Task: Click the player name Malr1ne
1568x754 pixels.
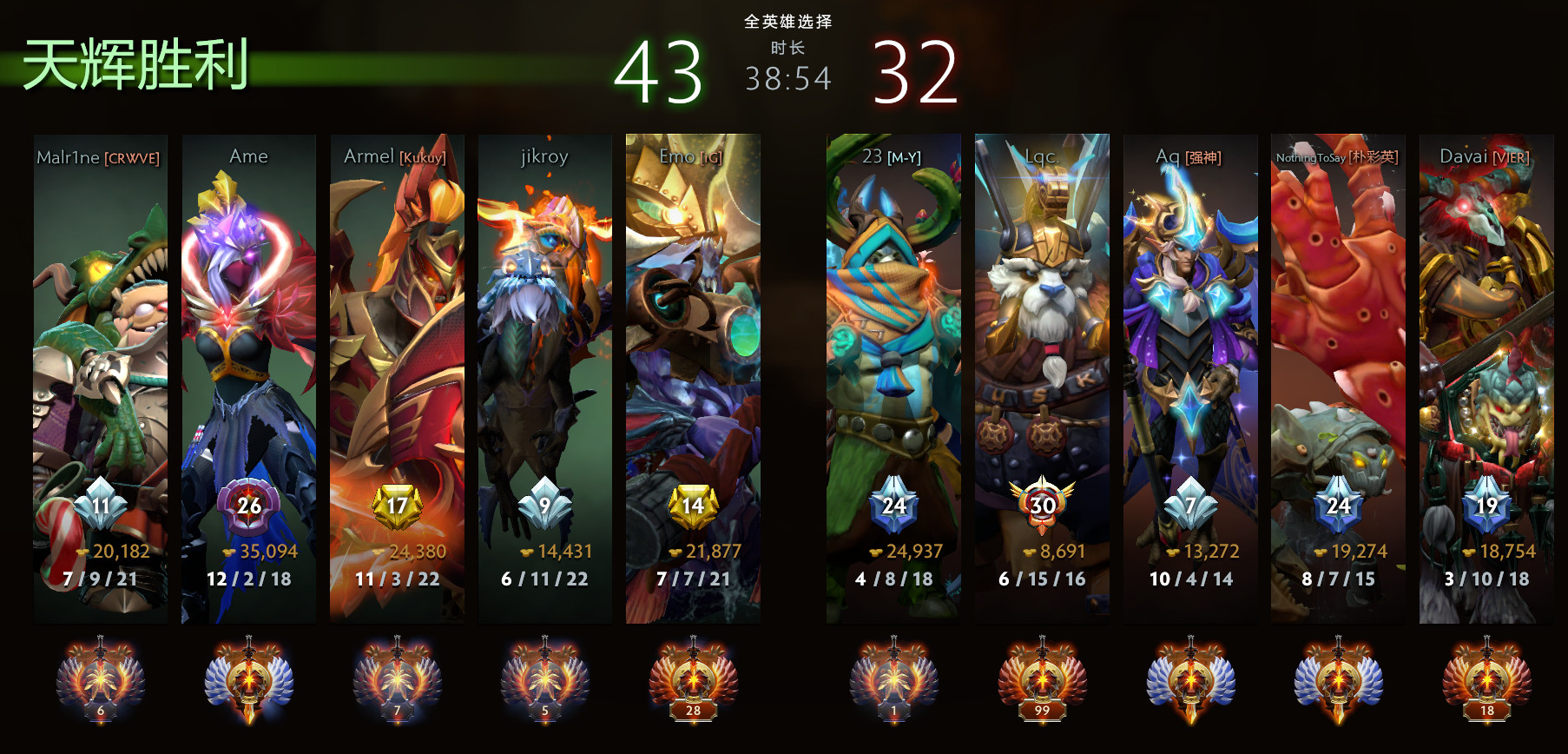Action: 71,157
